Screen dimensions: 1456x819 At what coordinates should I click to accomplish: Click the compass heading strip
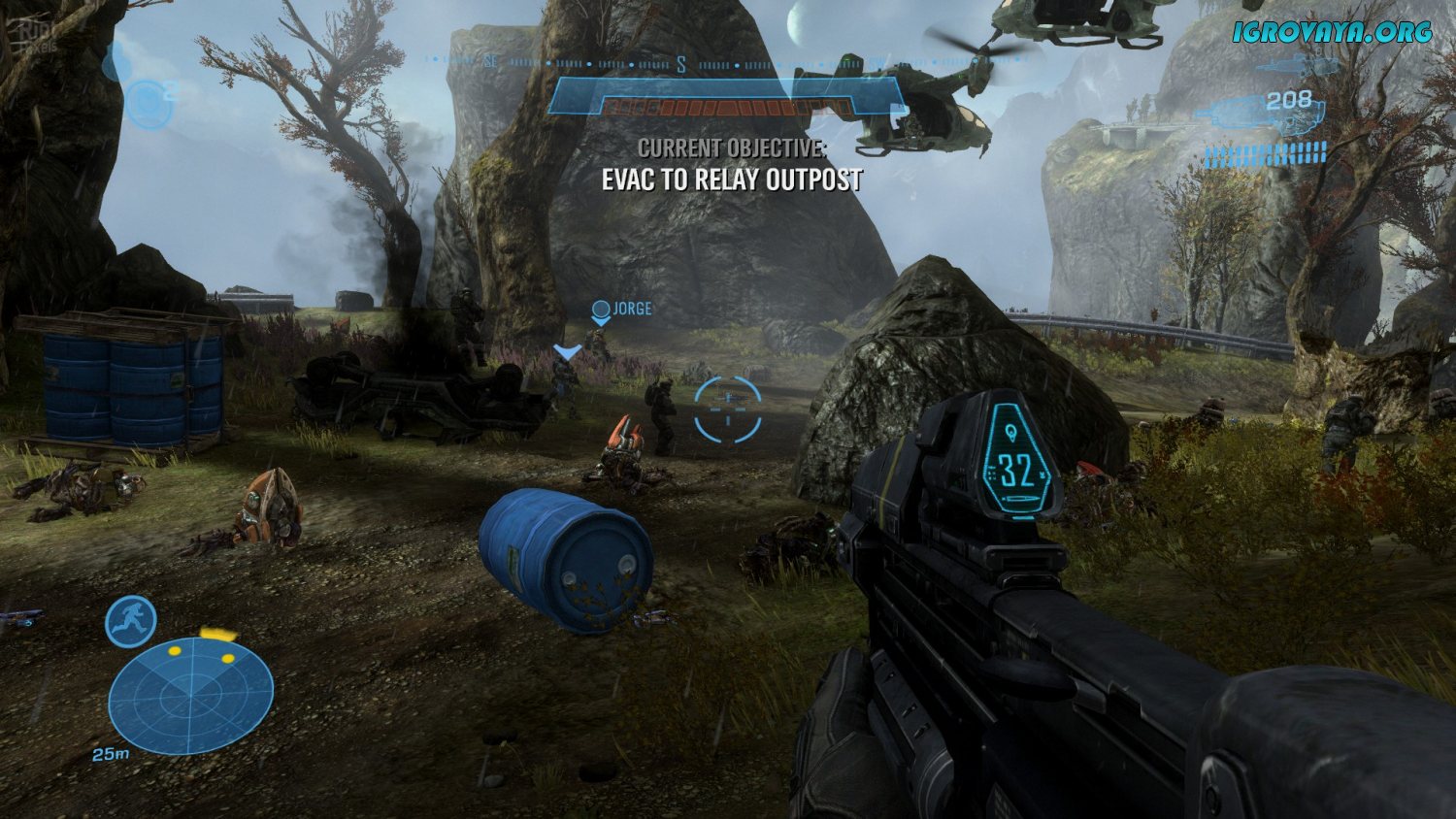pos(679,64)
